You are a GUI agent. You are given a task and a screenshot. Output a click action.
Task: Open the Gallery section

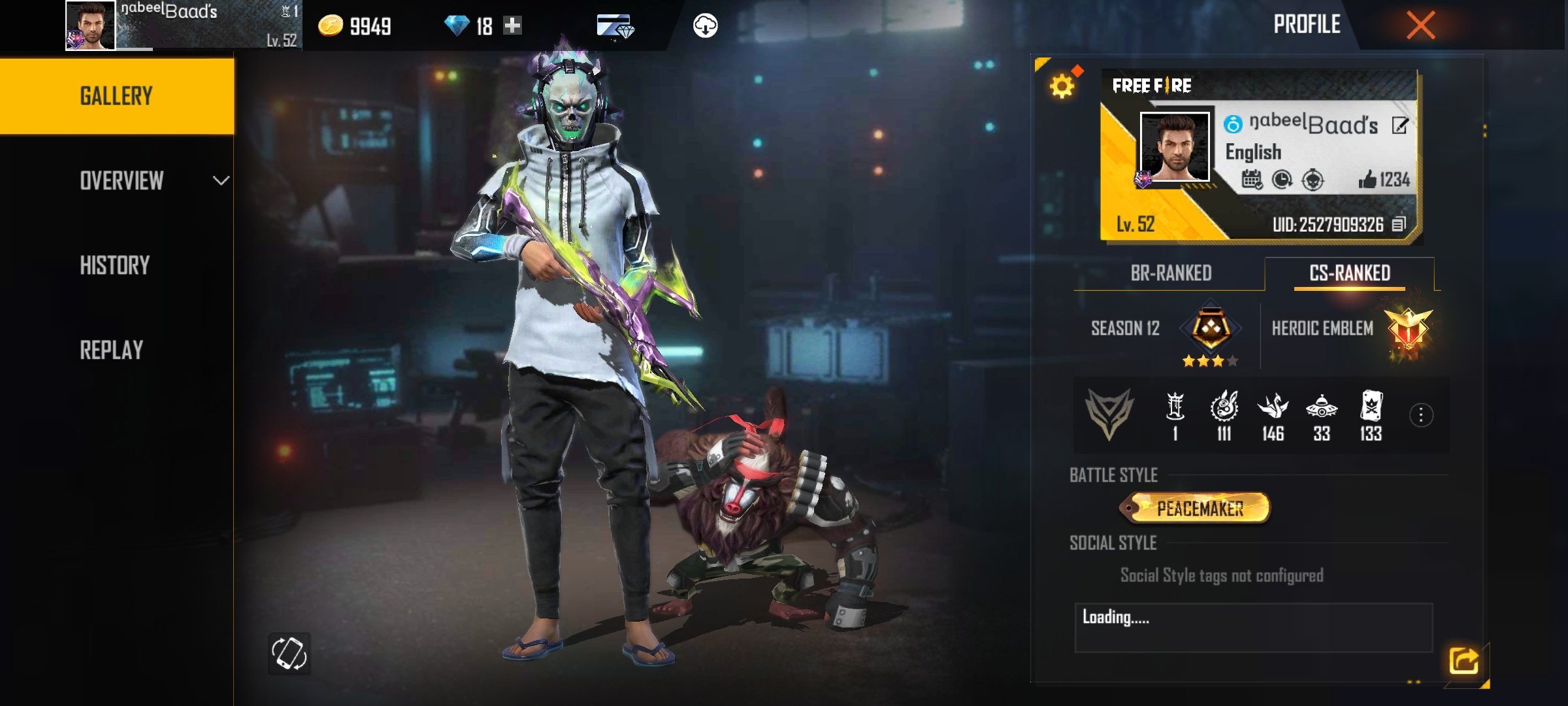116,96
